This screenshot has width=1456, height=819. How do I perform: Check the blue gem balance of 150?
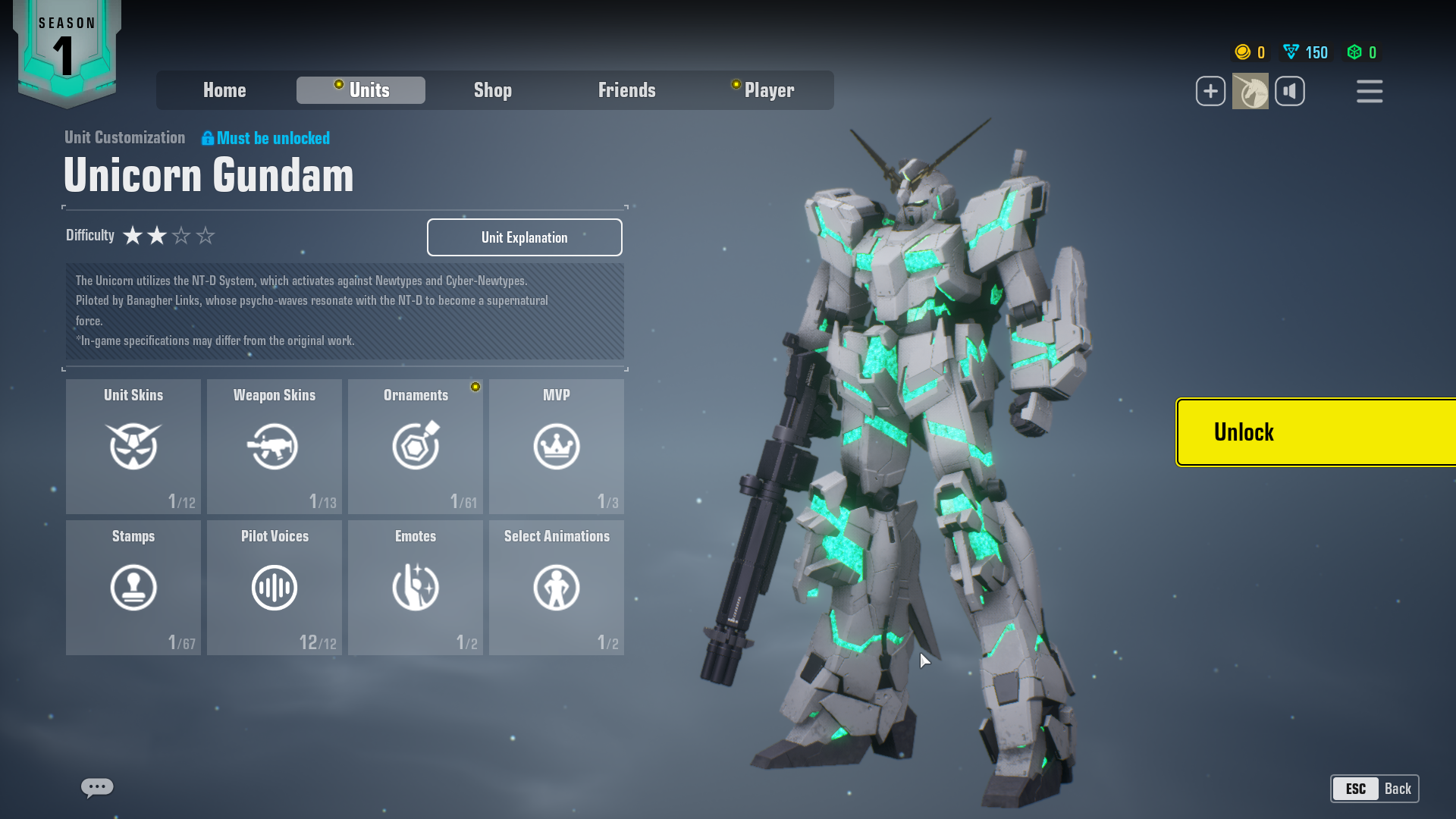coord(1304,52)
